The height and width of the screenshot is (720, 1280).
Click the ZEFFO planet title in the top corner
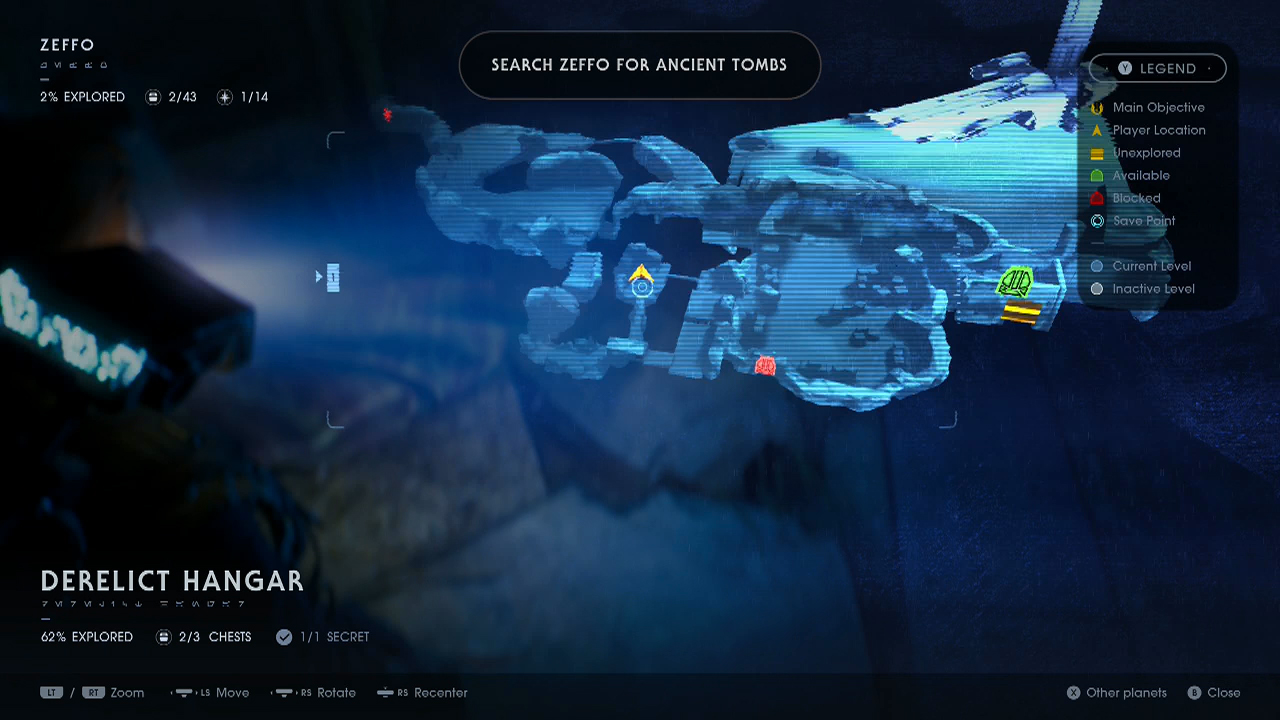(x=66, y=45)
